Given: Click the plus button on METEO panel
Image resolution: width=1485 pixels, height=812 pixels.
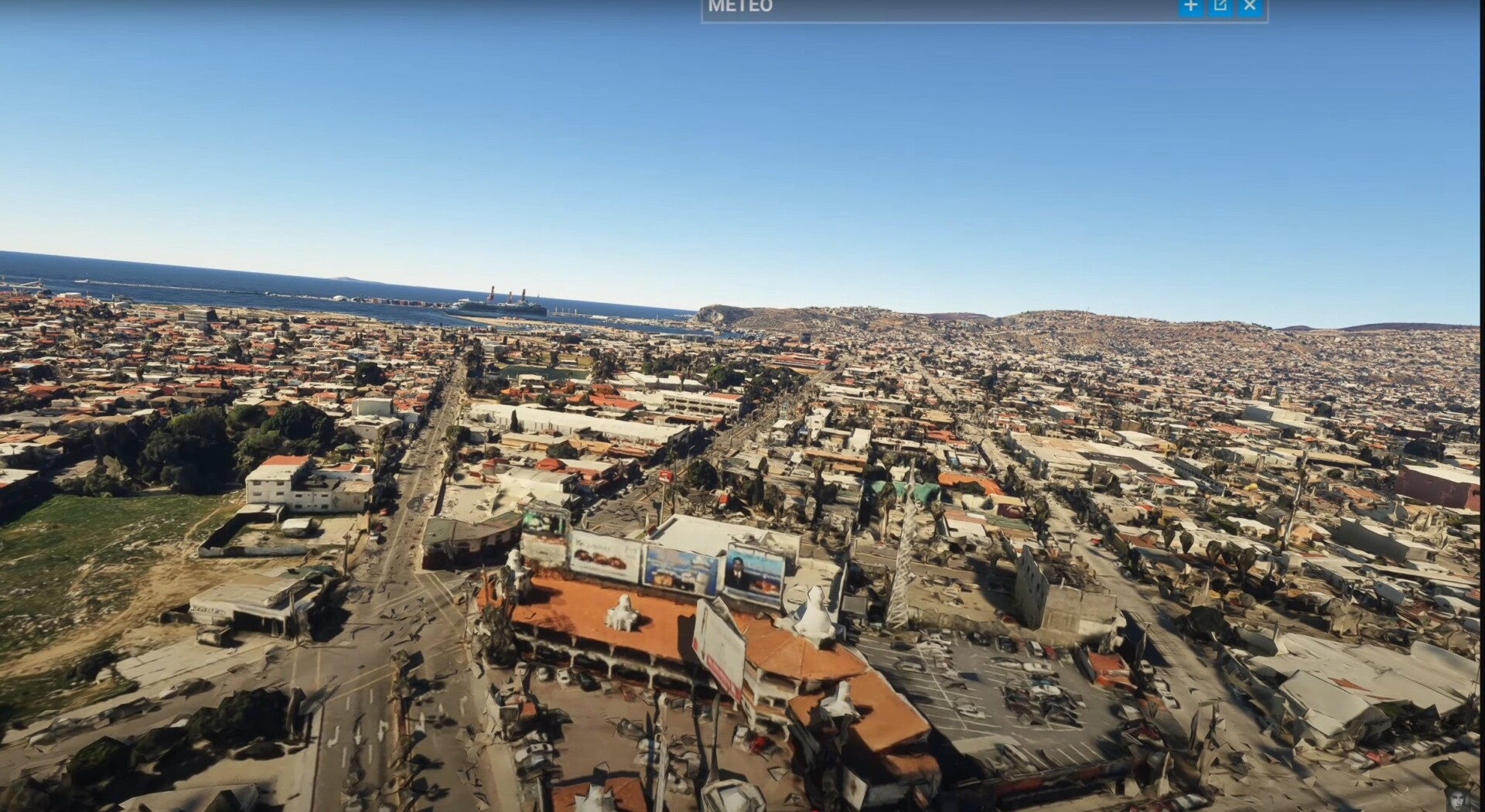Looking at the screenshot, I should click(1190, 6).
